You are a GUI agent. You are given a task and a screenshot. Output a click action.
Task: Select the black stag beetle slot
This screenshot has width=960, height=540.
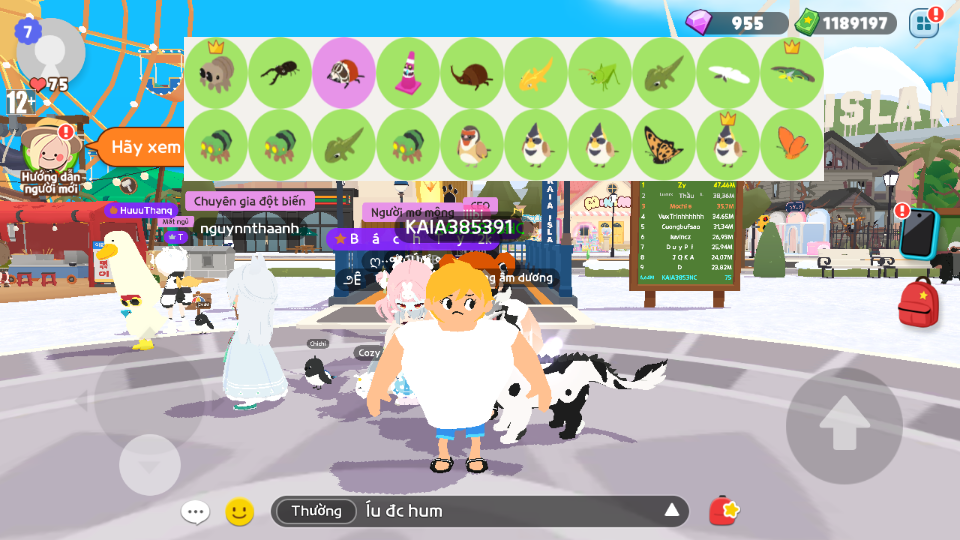[280, 73]
